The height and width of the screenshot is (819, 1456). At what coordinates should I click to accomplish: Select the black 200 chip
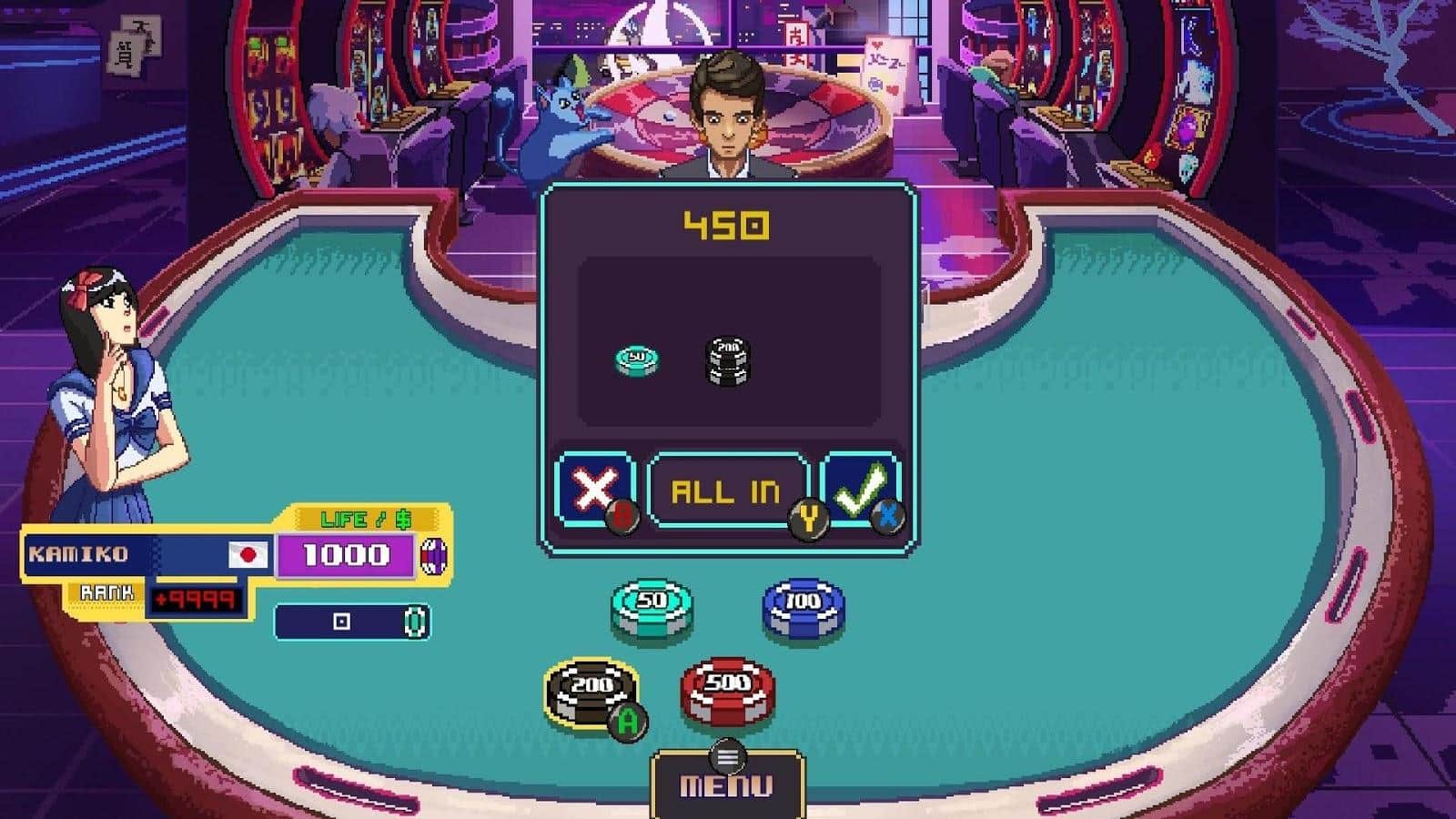pyautogui.click(x=591, y=692)
